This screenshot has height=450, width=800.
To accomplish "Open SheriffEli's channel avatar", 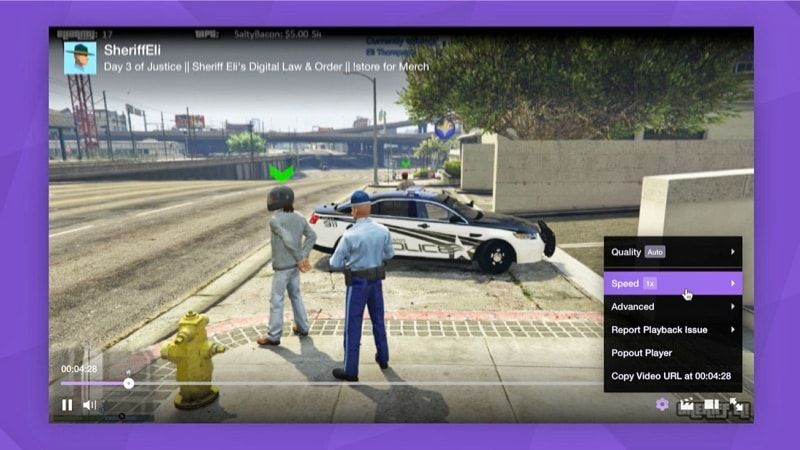I will tap(80, 57).
